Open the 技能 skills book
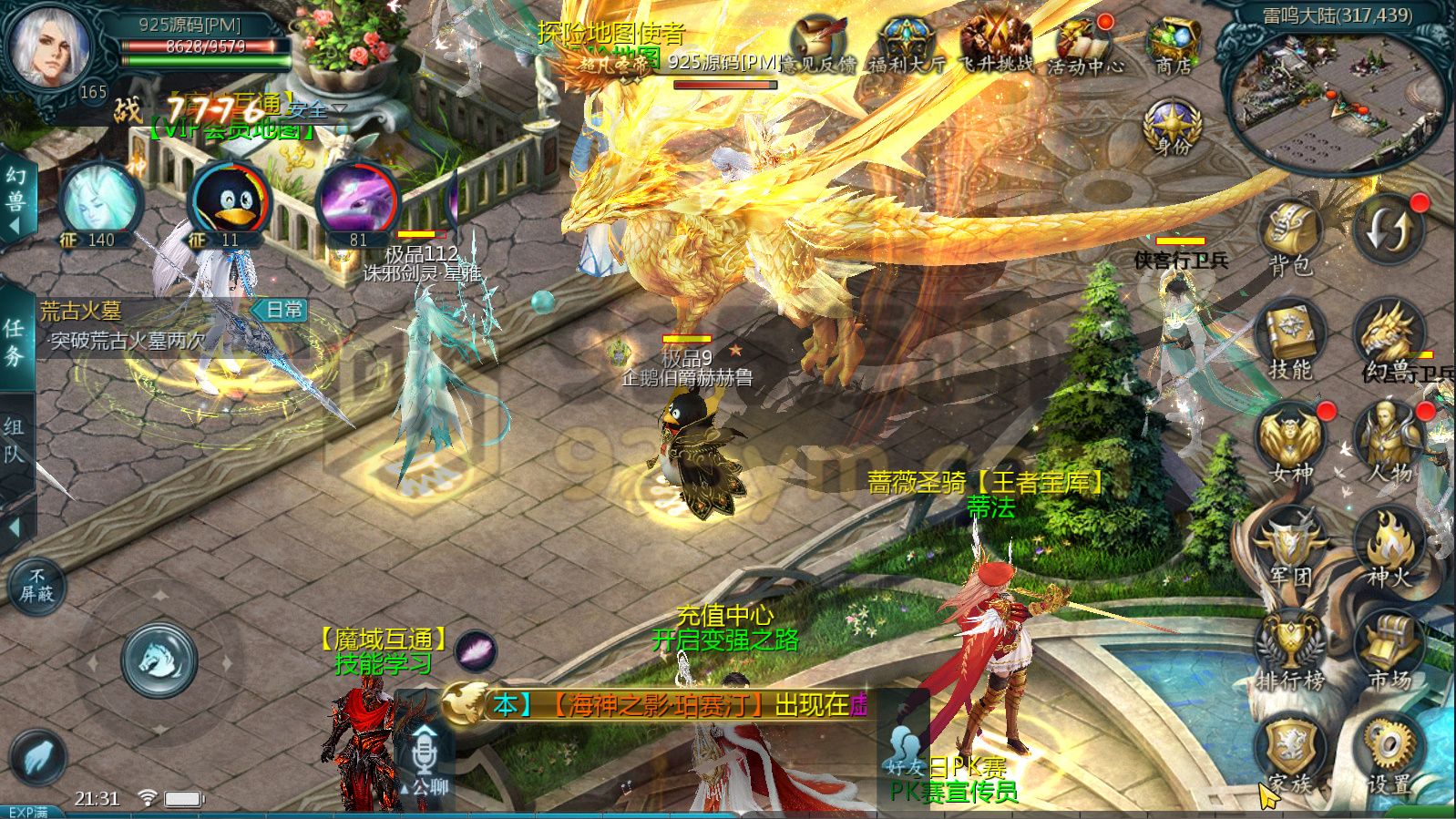 coord(1289,337)
